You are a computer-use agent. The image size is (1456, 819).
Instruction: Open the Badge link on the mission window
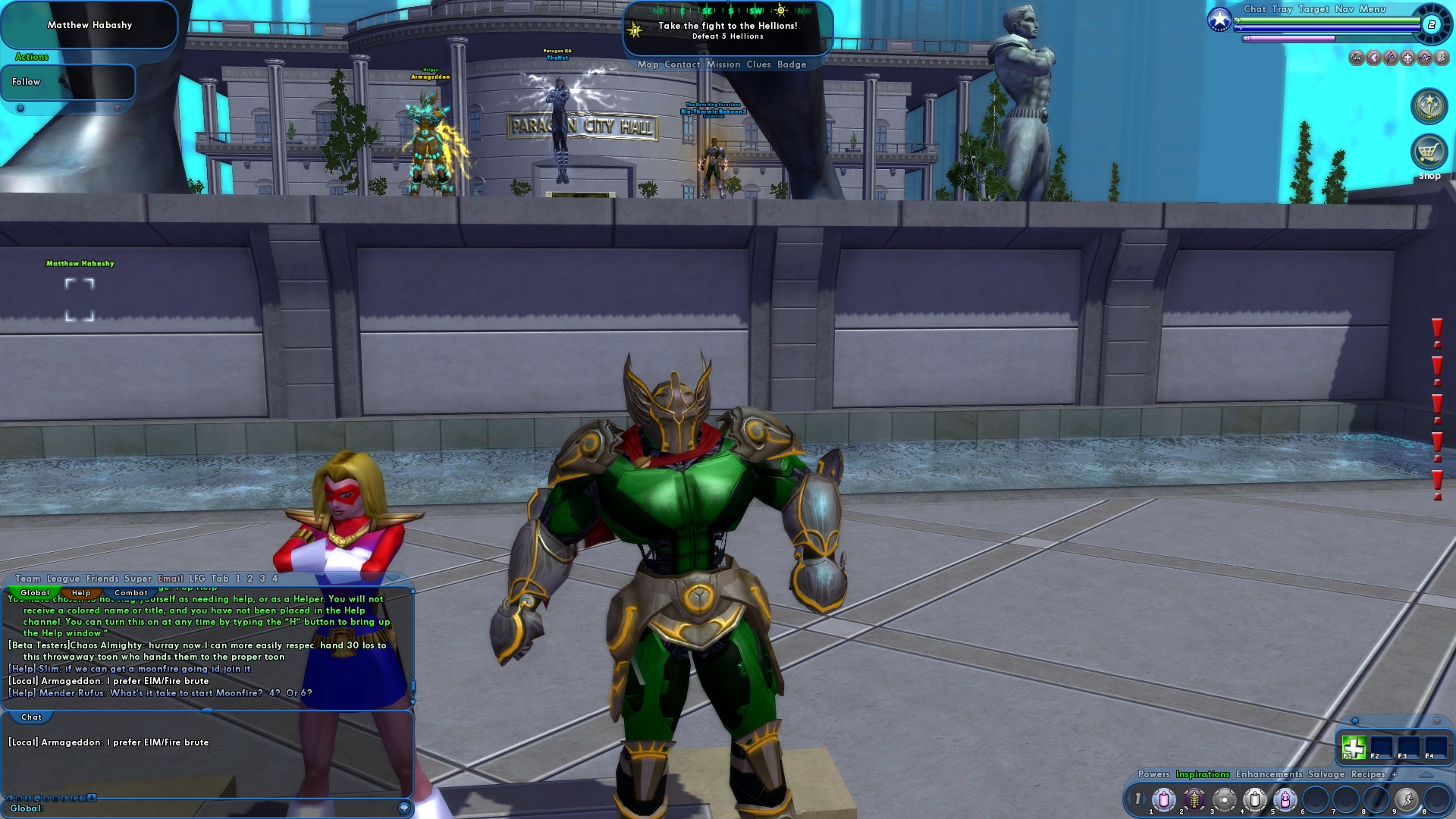point(791,64)
